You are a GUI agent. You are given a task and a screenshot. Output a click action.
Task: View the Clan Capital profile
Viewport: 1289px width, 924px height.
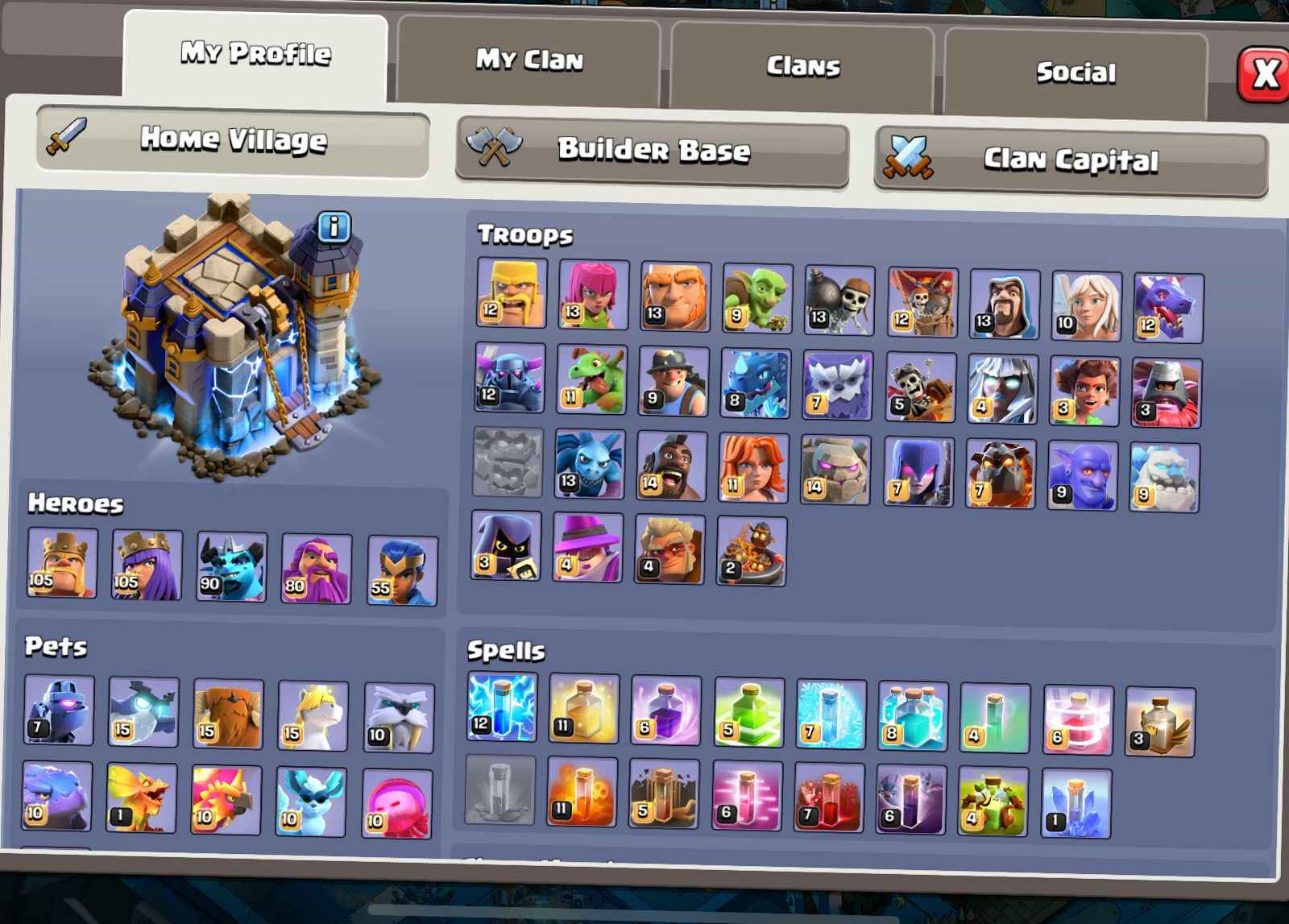[1071, 160]
